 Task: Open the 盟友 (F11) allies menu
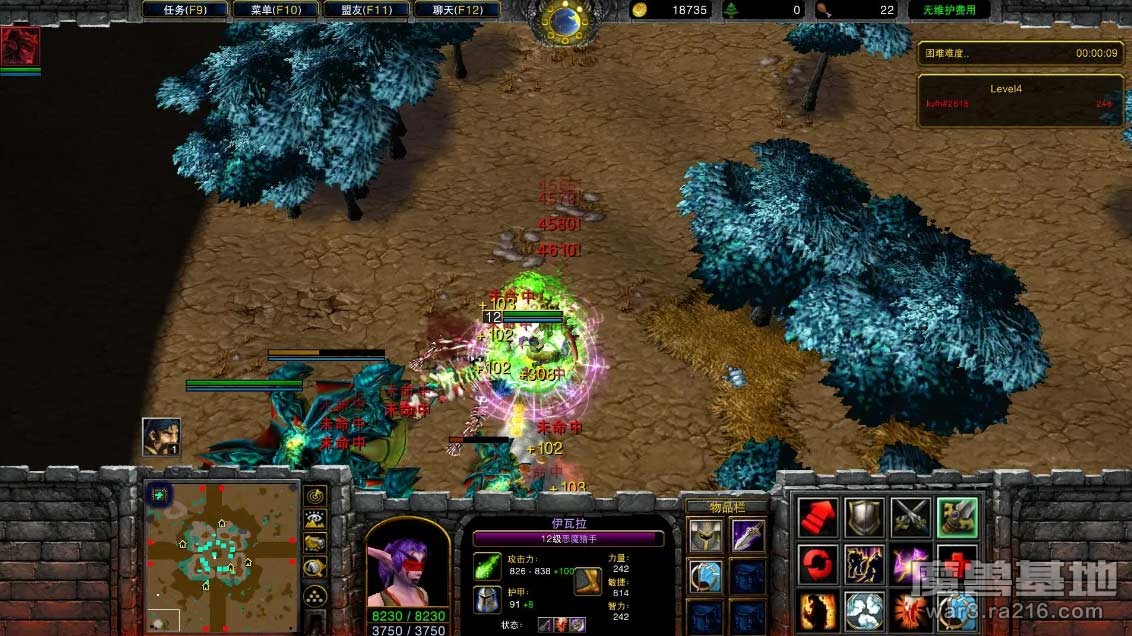click(364, 10)
